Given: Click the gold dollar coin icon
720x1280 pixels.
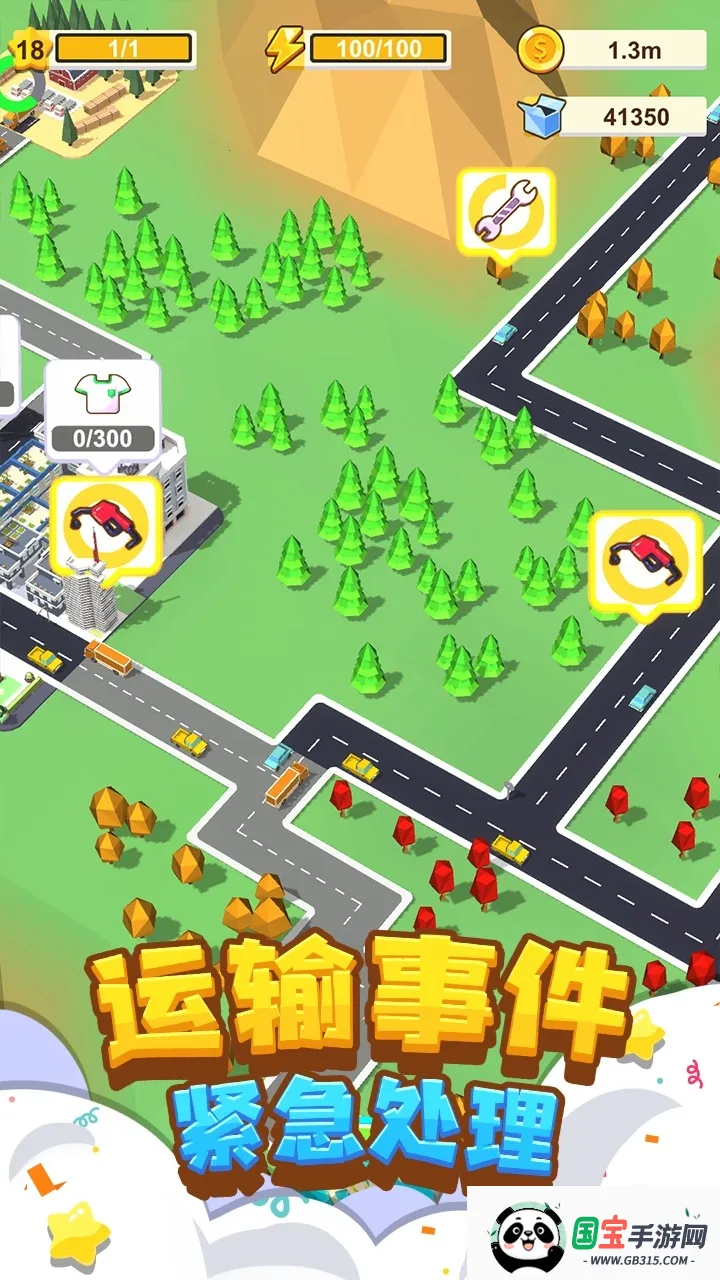Looking at the screenshot, I should click(541, 48).
